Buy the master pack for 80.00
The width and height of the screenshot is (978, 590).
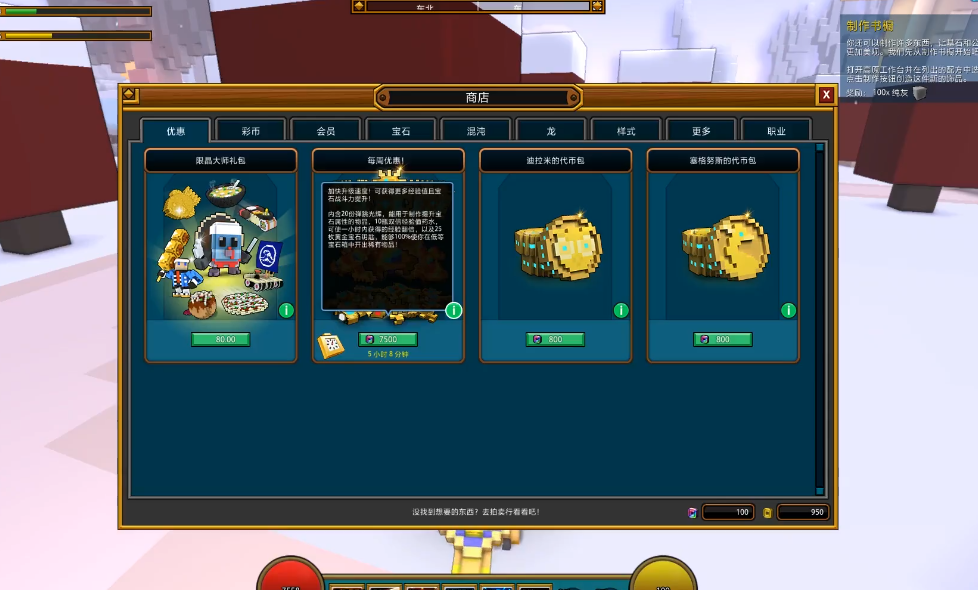tap(221, 340)
